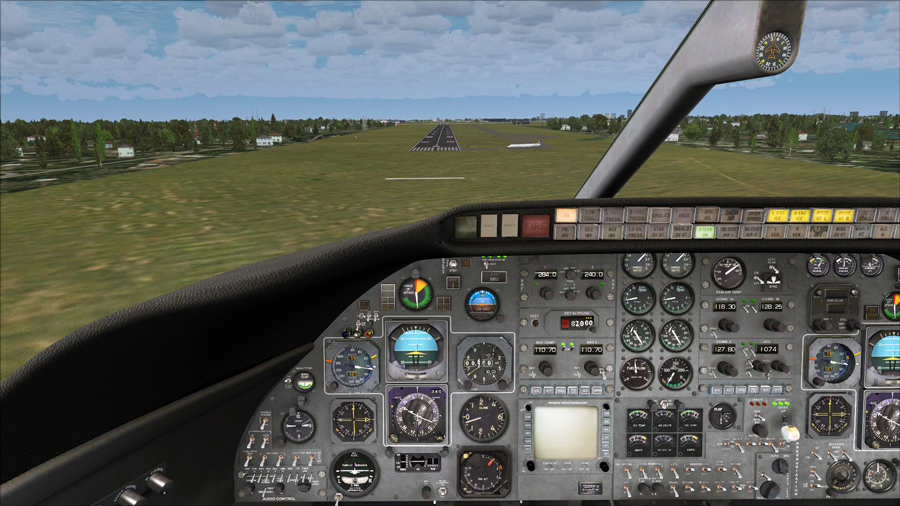Toggle the green STEER ON annunciator
The width and height of the screenshot is (900, 506).
(x=705, y=231)
